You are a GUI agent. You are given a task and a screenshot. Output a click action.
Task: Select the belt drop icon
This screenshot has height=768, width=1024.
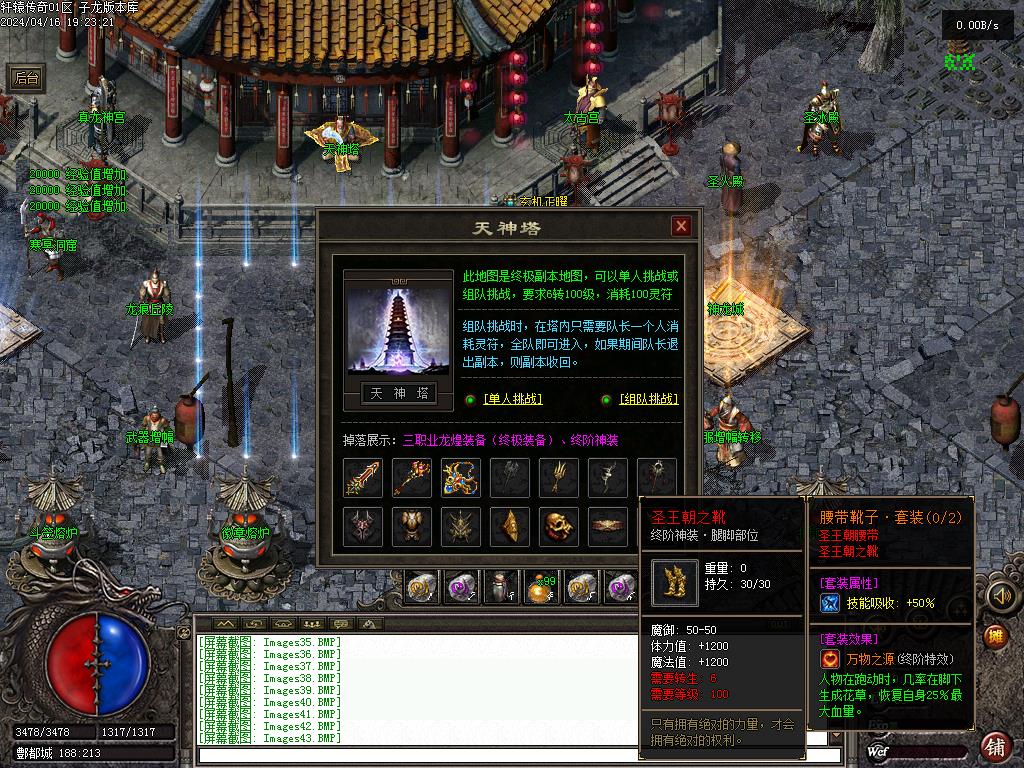[x=608, y=526]
